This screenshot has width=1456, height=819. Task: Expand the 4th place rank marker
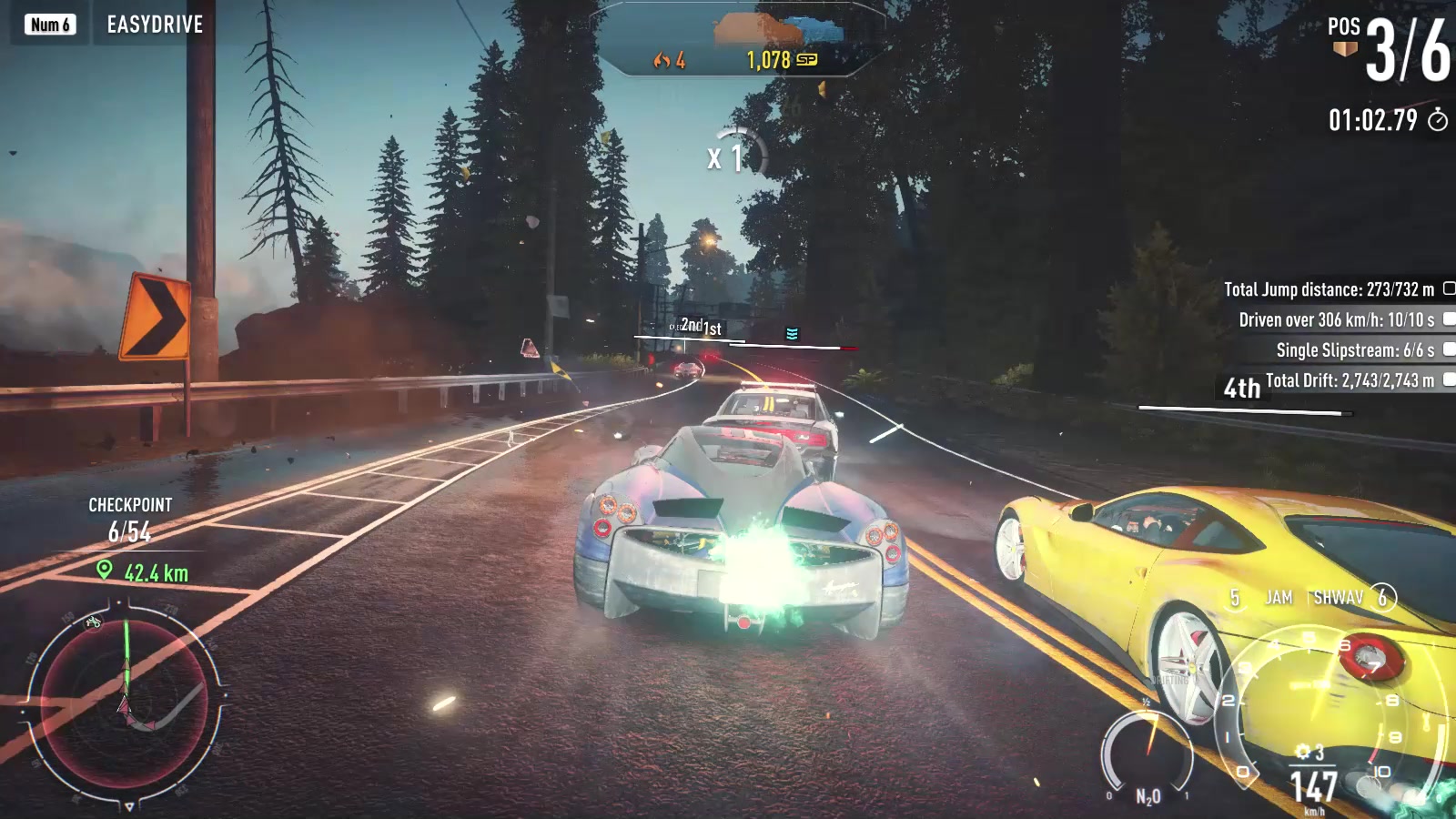coord(1240,388)
